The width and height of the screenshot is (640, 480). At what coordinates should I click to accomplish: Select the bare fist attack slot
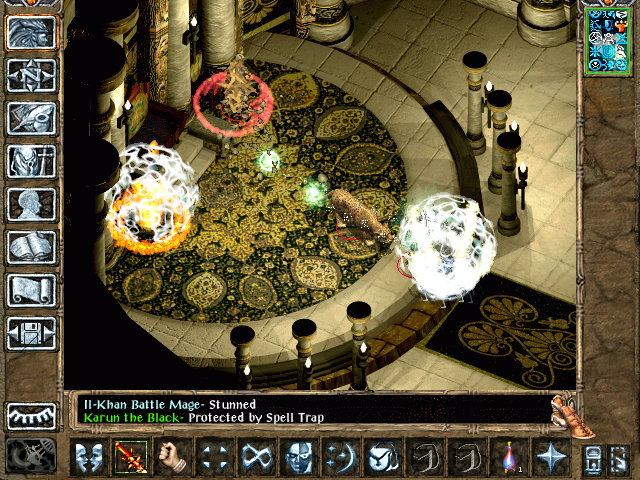tap(173, 457)
